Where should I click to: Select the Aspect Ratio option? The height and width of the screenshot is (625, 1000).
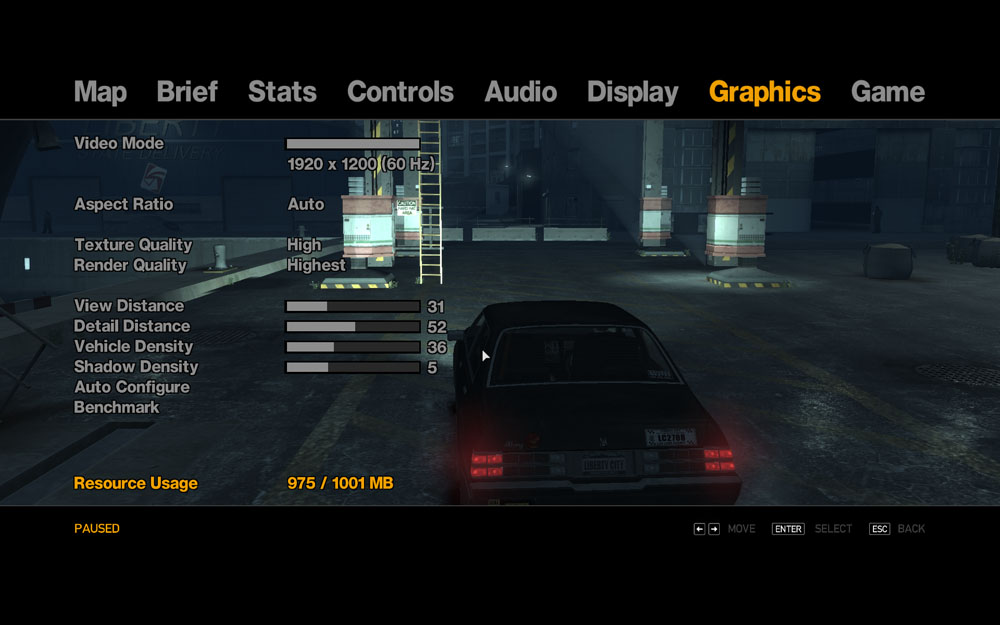click(x=123, y=204)
